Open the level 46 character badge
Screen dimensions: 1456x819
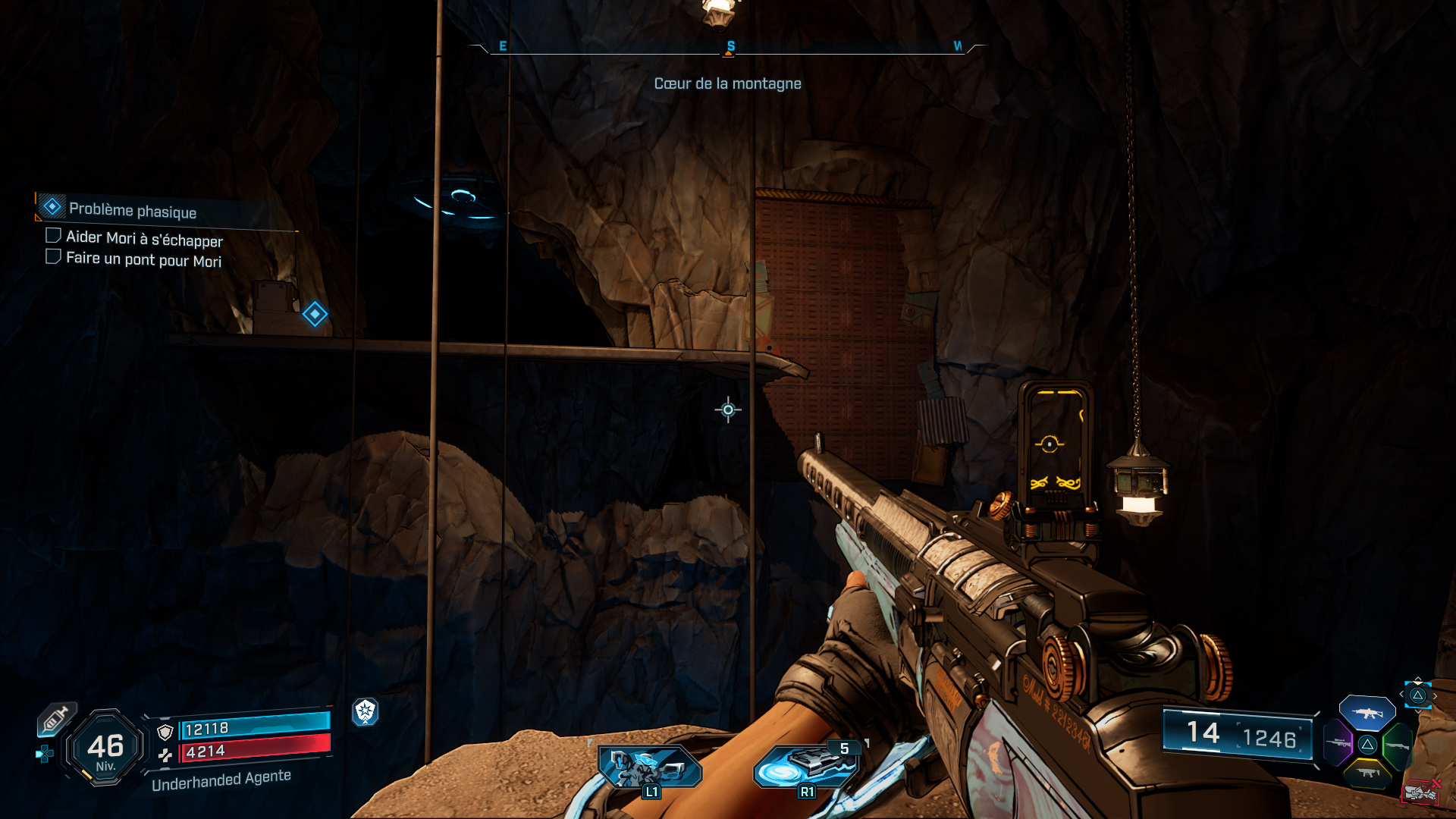pyautogui.click(x=105, y=748)
